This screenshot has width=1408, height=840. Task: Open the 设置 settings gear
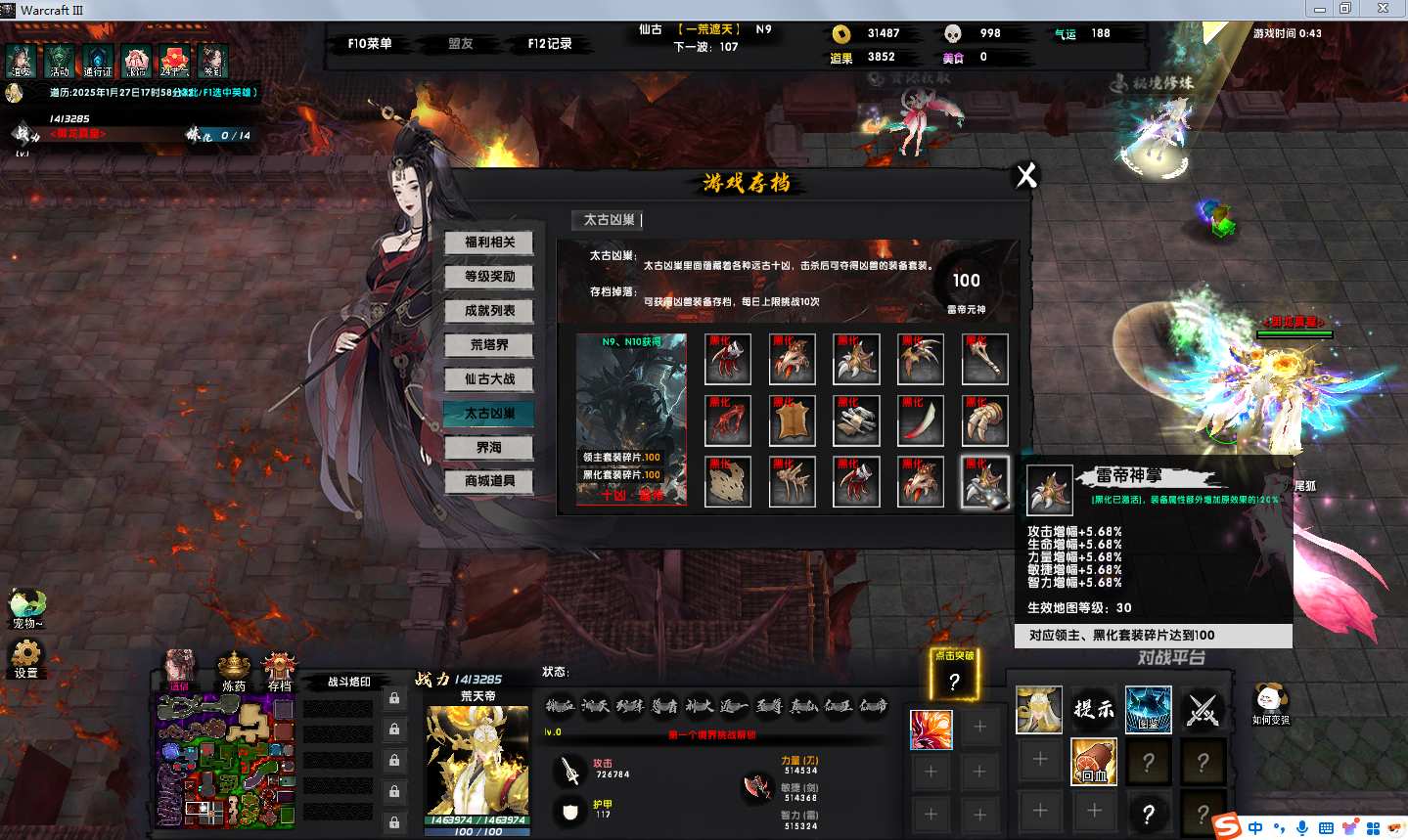point(25,656)
